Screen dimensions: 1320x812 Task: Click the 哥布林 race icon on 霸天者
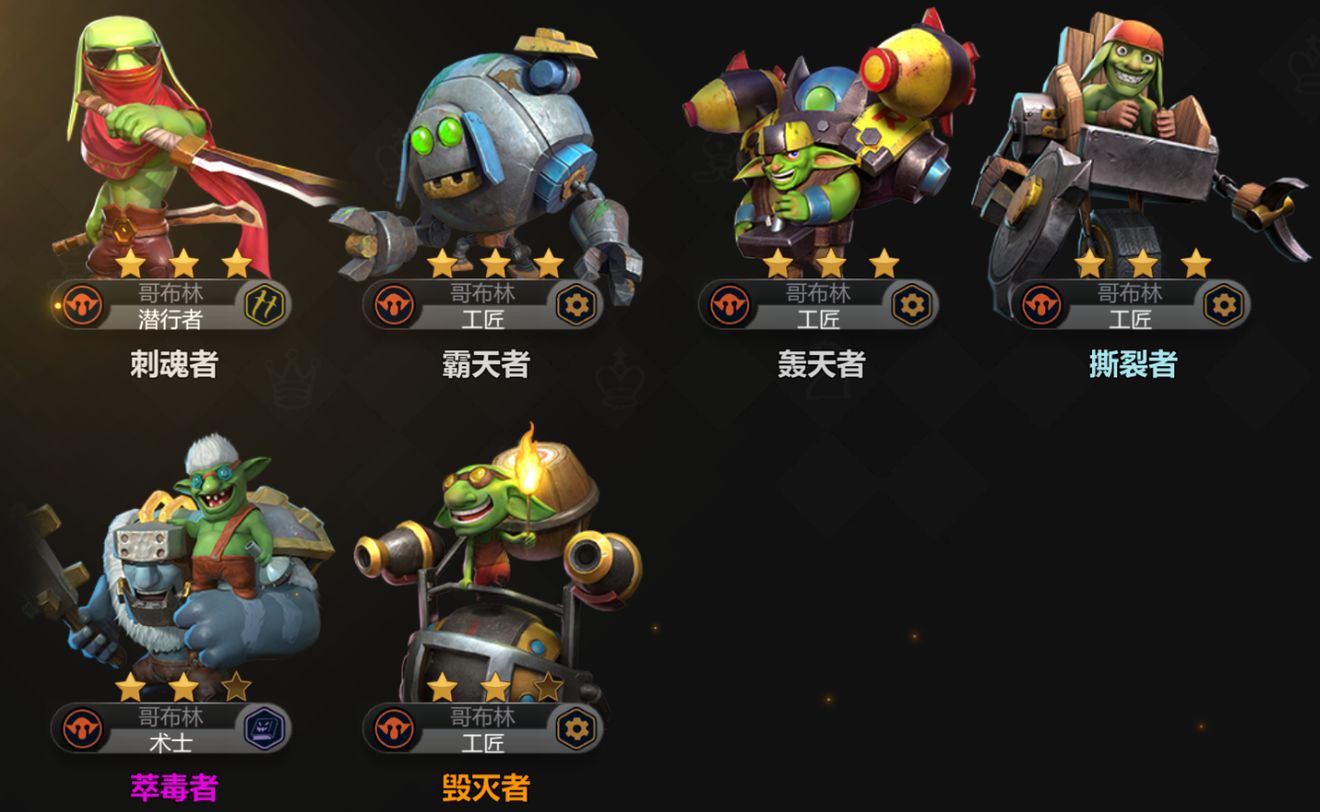coord(393,305)
